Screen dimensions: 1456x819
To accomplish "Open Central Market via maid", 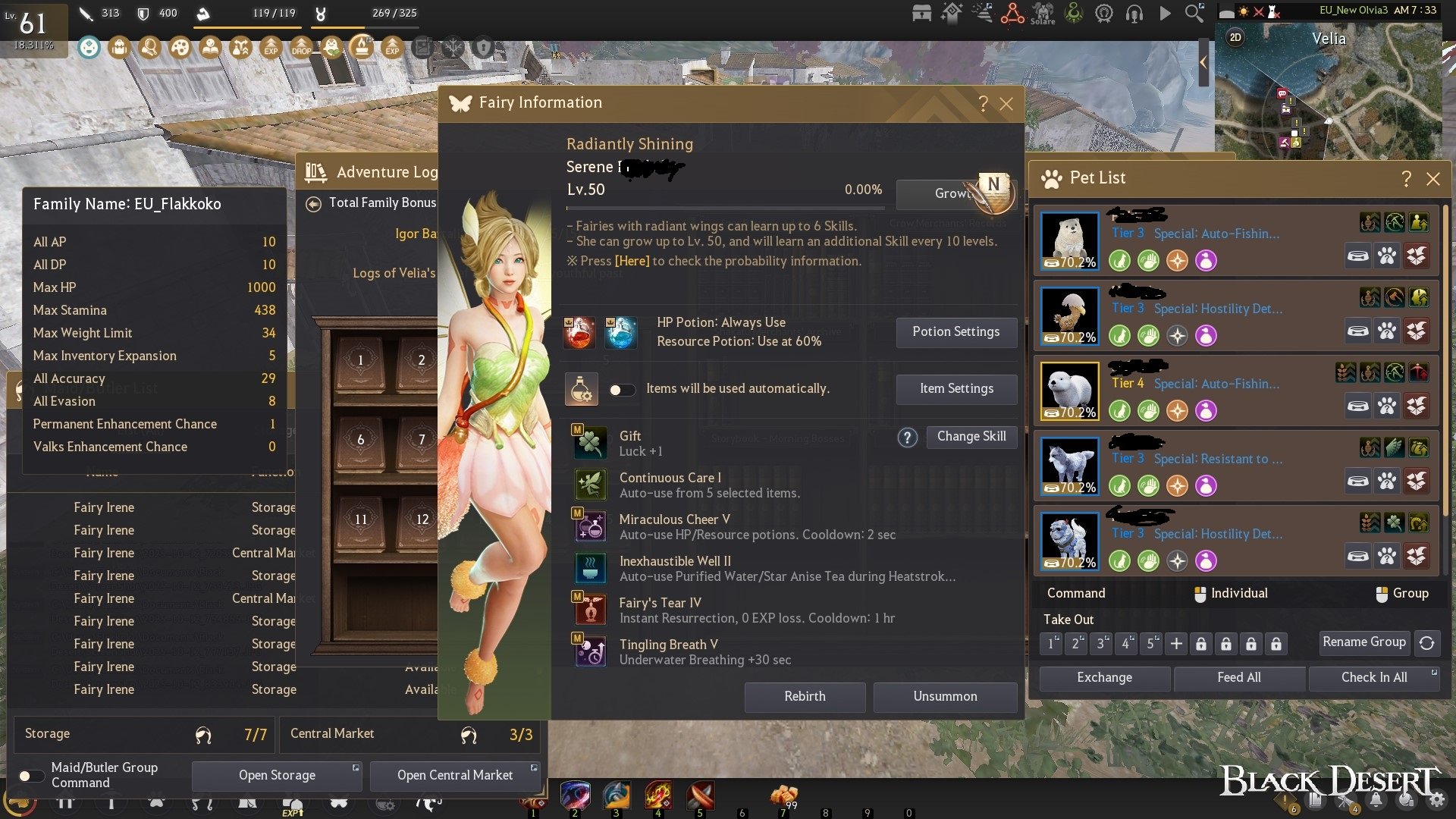I will point(455,776).
